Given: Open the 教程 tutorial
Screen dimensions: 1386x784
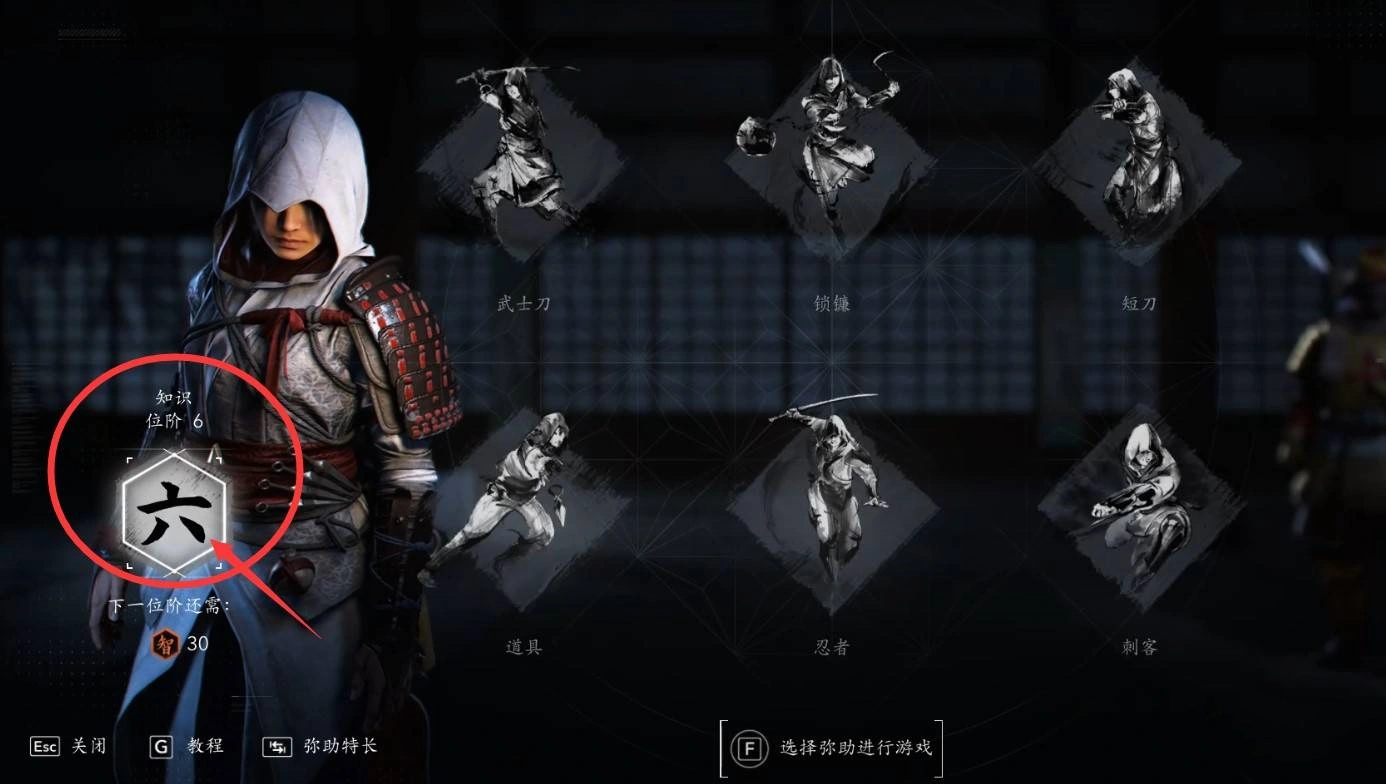Looking at the screenshot, I should (187, 746).
